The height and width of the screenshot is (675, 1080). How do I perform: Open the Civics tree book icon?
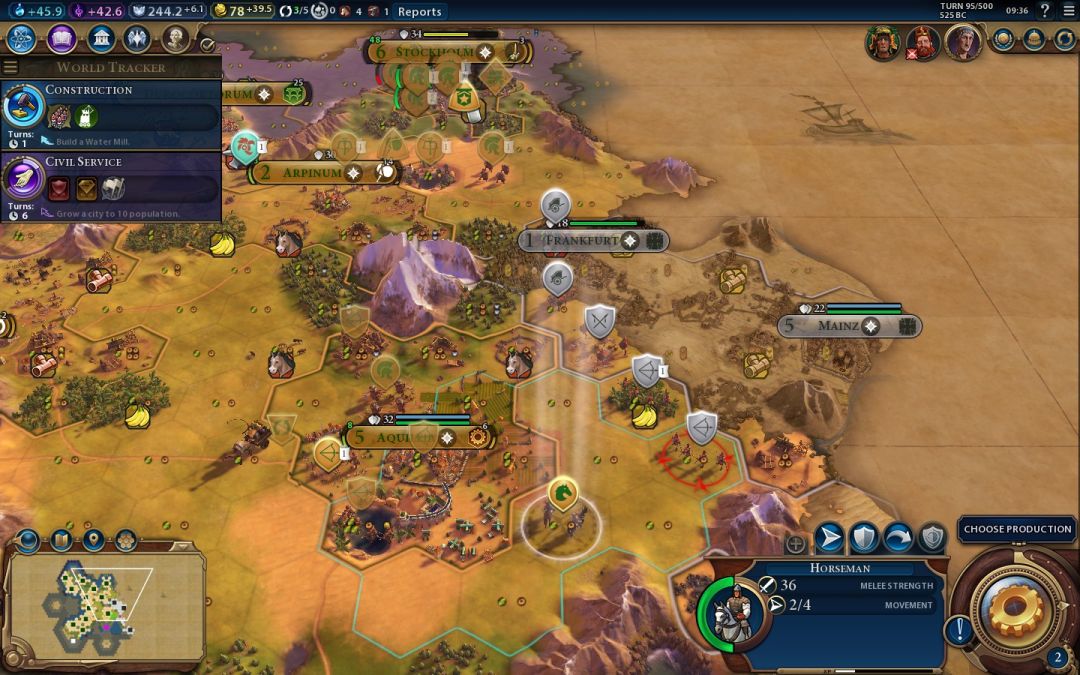[x=61, y=39]
